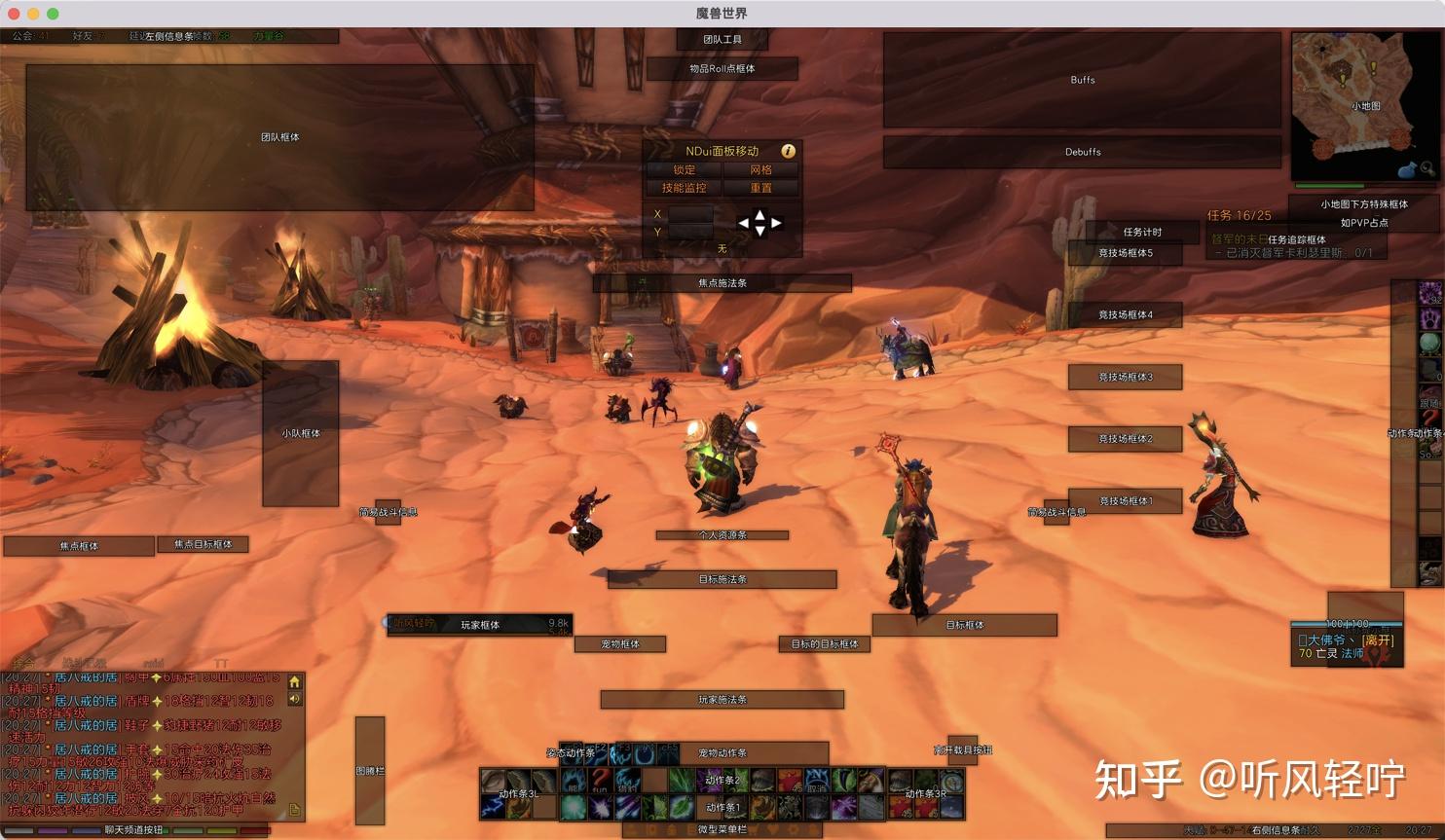Toggle the 网格 (grid) button
Viewport: 1445px width, 840px height.
[760, 169]
